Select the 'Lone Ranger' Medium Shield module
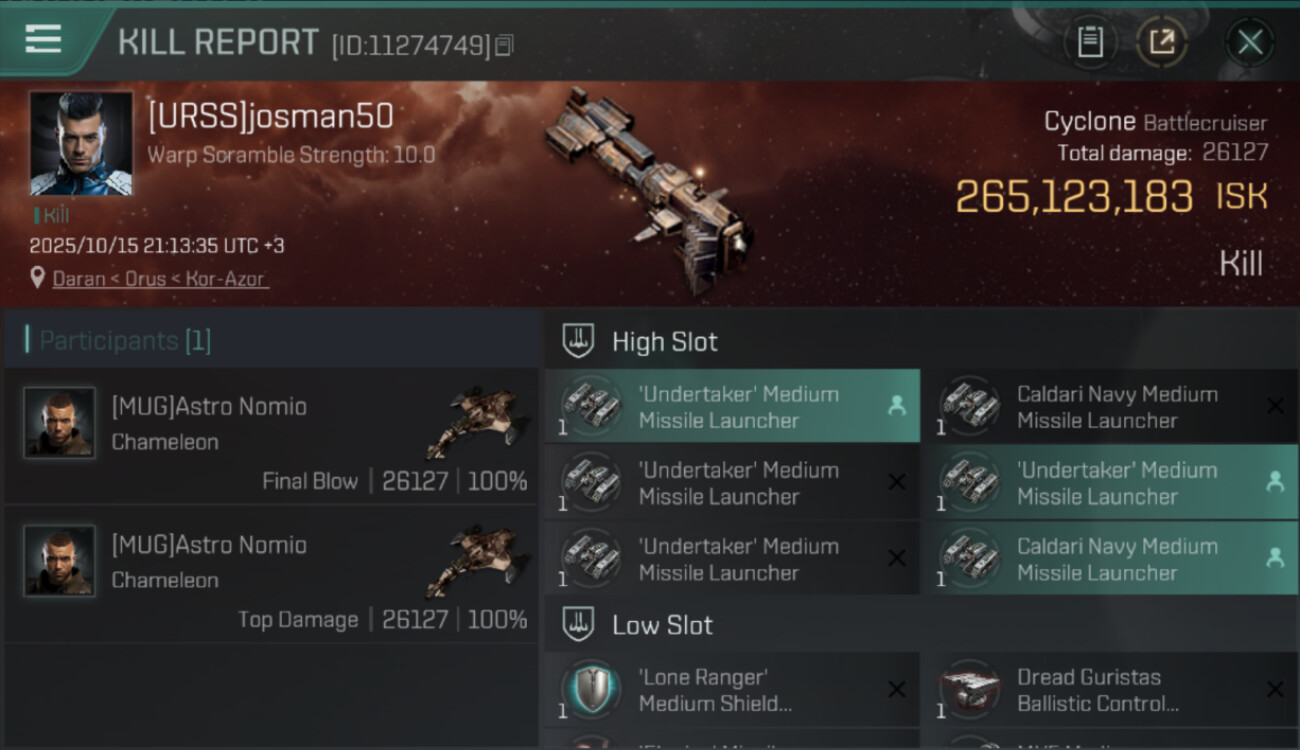This screenshot has width=1300, height=750. 732,690
